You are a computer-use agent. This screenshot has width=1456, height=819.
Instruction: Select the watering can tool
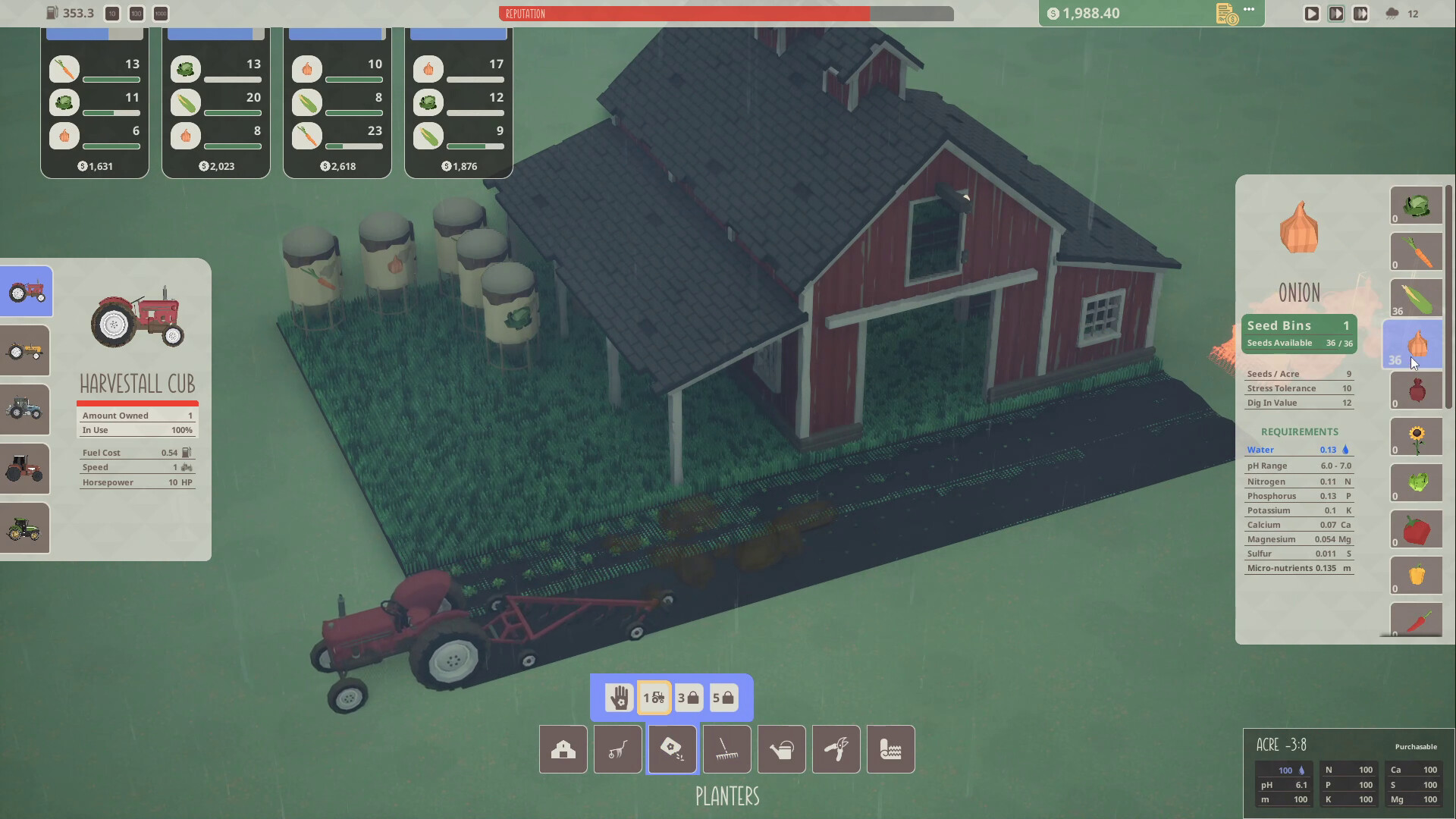coord(781,749)
